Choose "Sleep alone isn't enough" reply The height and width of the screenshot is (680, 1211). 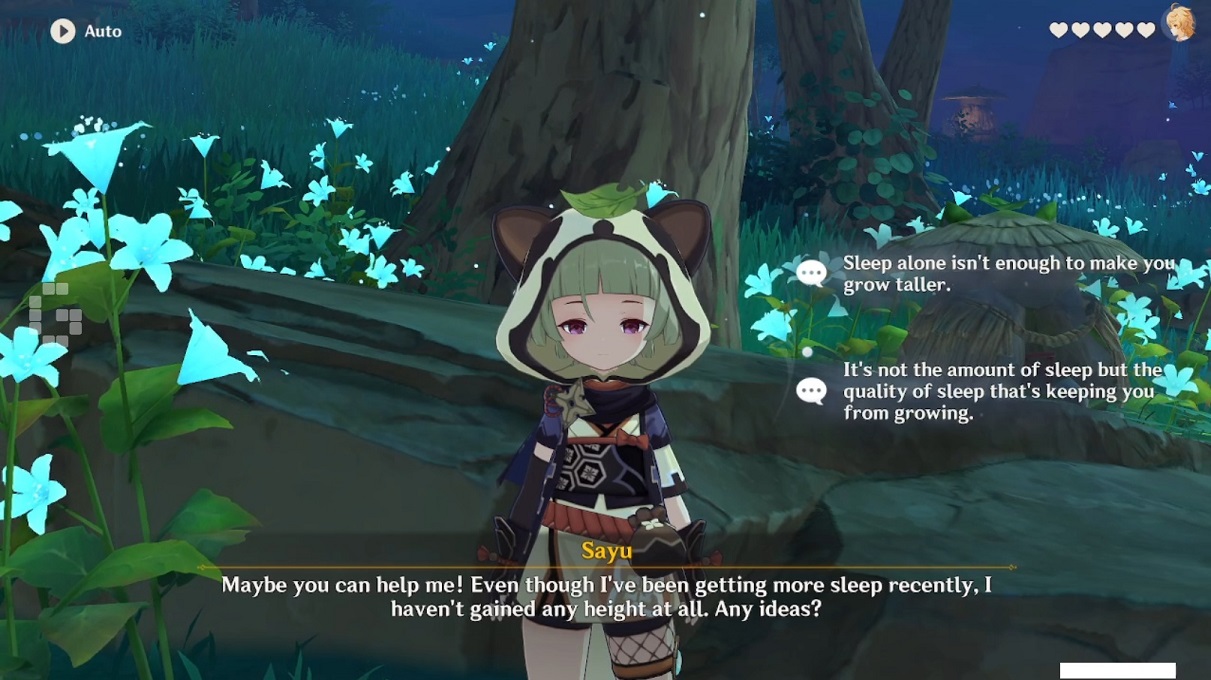1007,273
